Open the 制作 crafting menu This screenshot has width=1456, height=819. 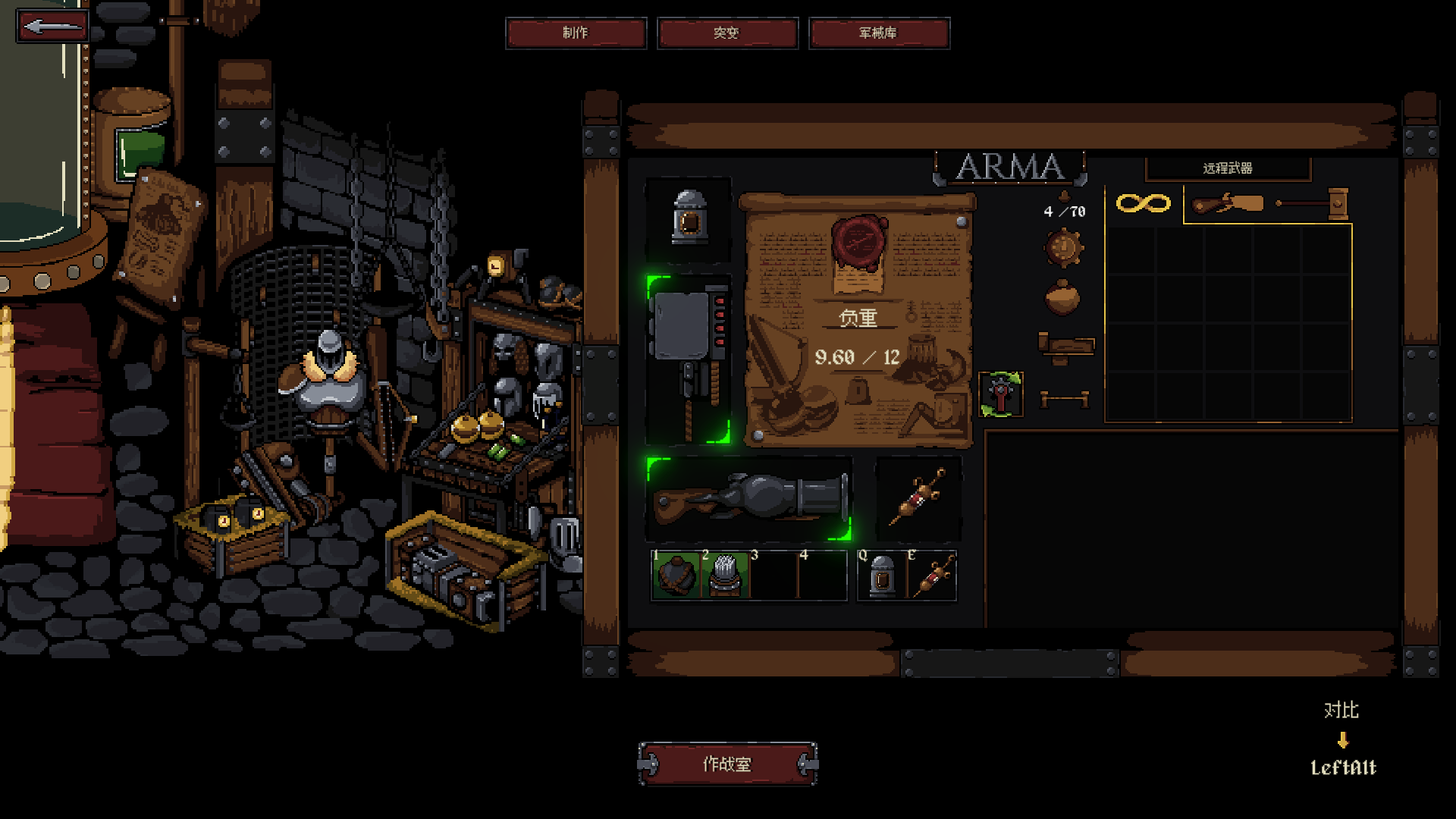(x=576, y=33)
